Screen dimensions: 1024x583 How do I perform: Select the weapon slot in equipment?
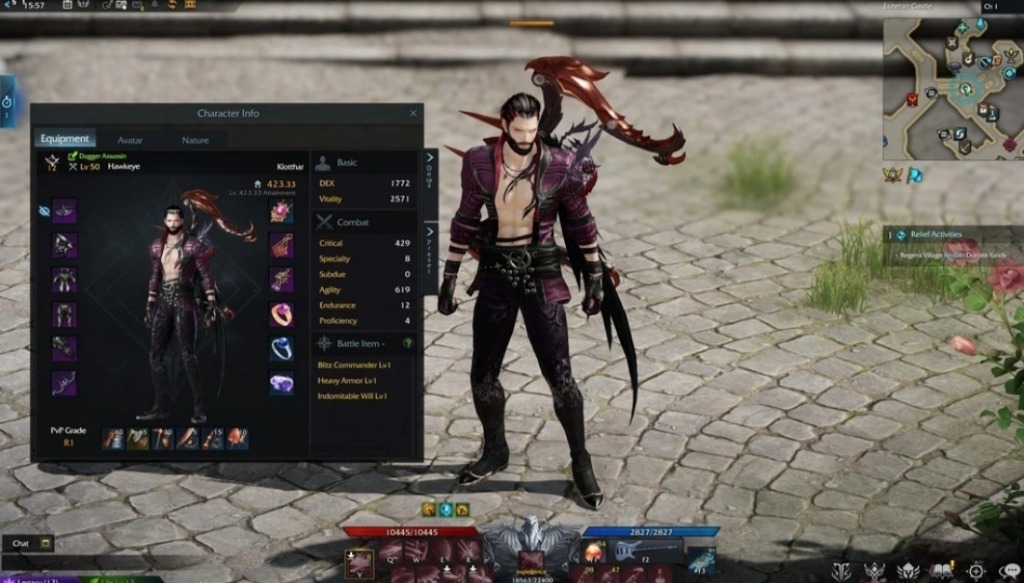[65, 382]
